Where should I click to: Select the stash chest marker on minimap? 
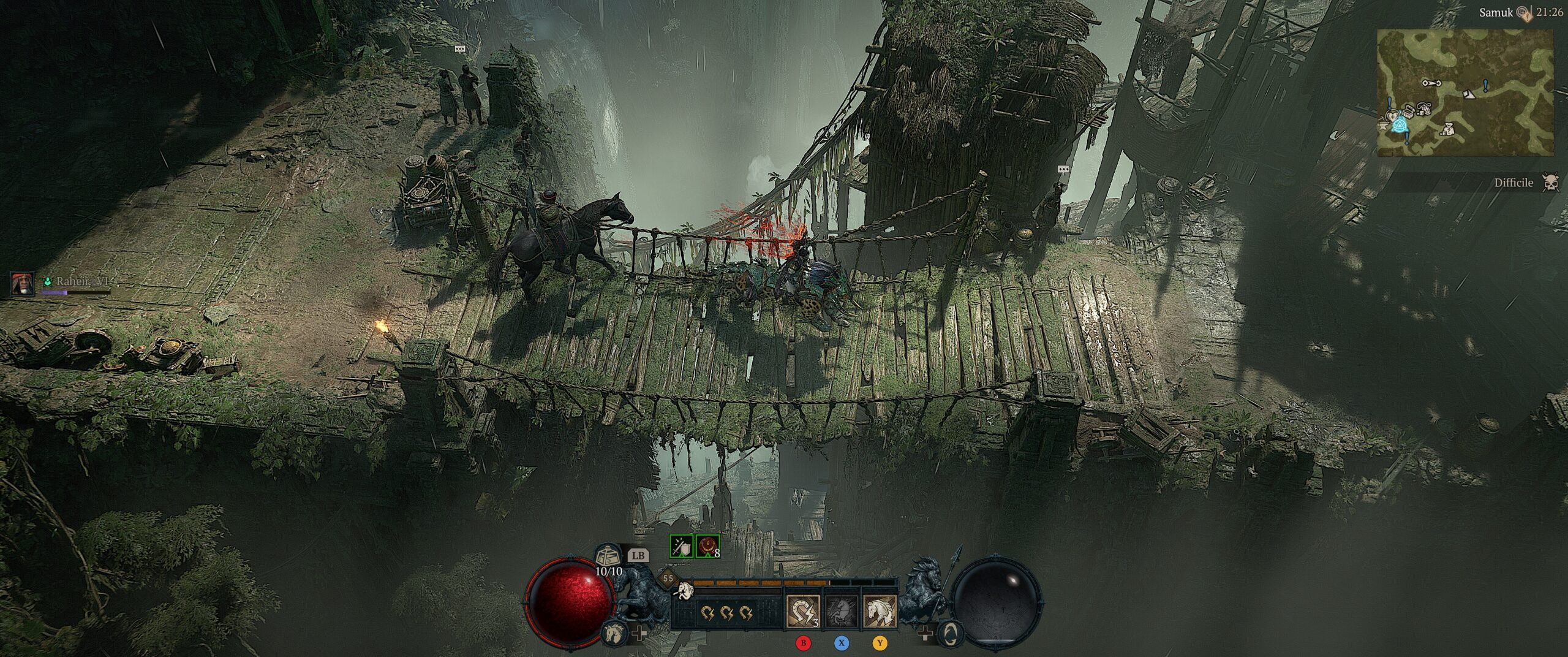point(1407,111)
